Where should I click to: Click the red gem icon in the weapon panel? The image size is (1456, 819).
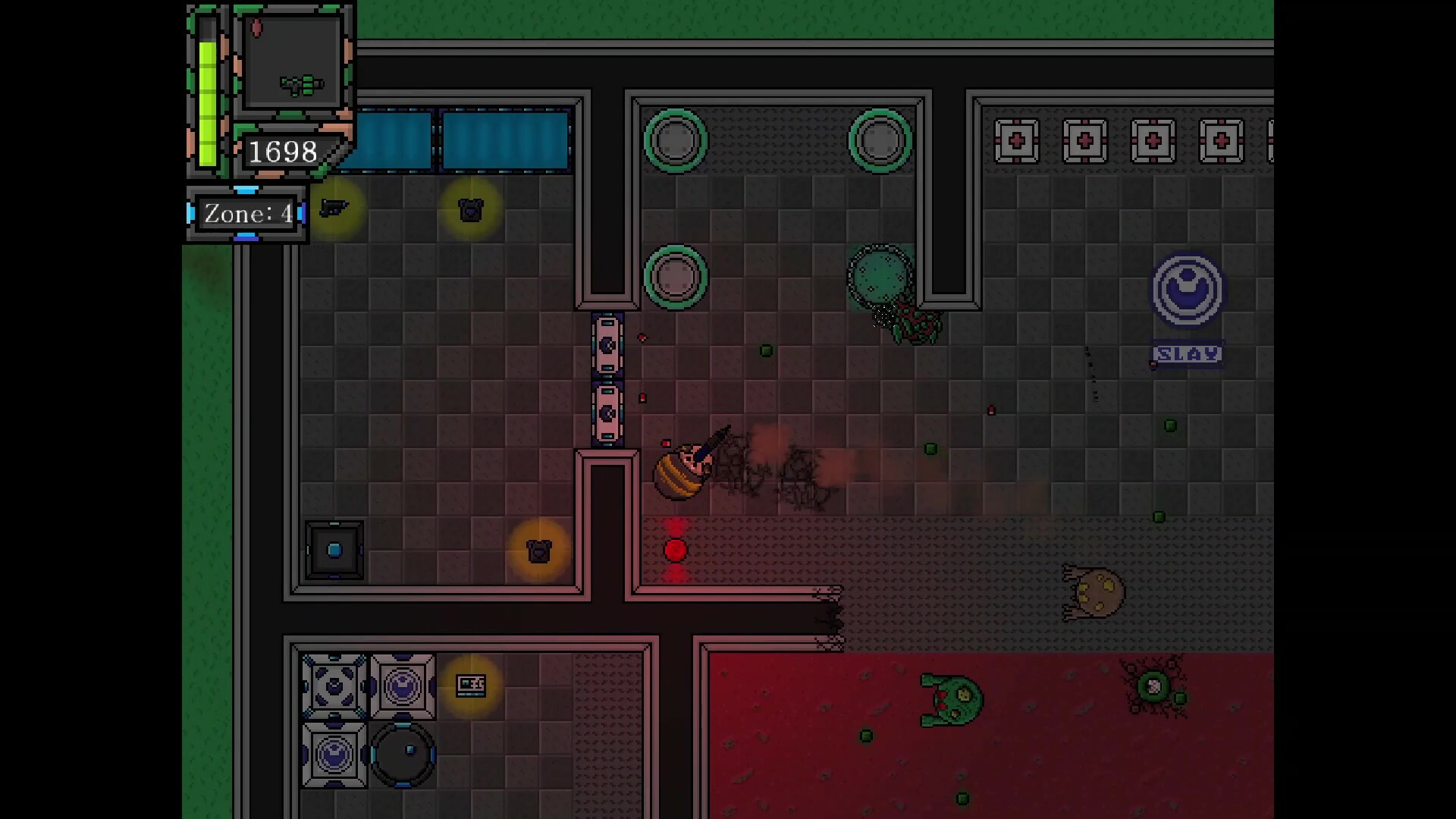click(256, 27)
